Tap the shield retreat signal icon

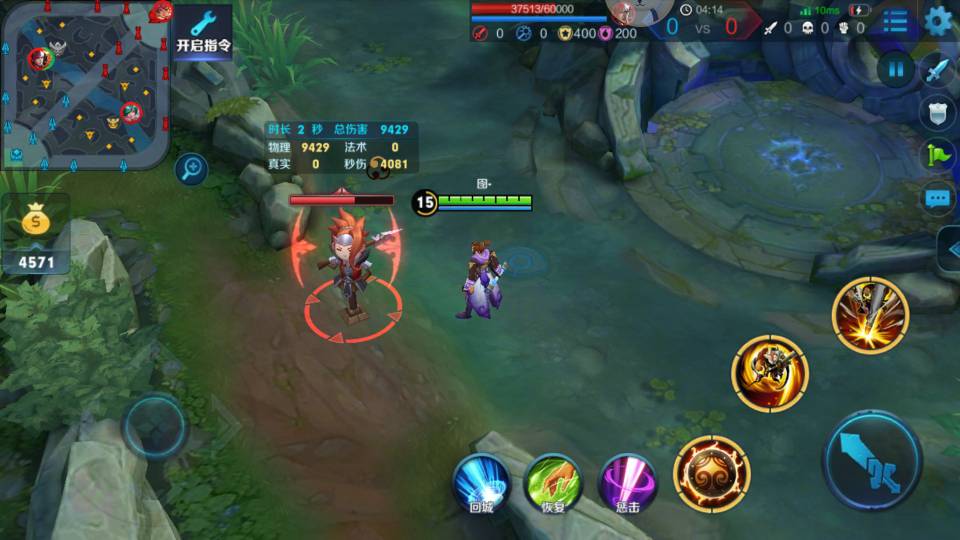tap(937, 113)
